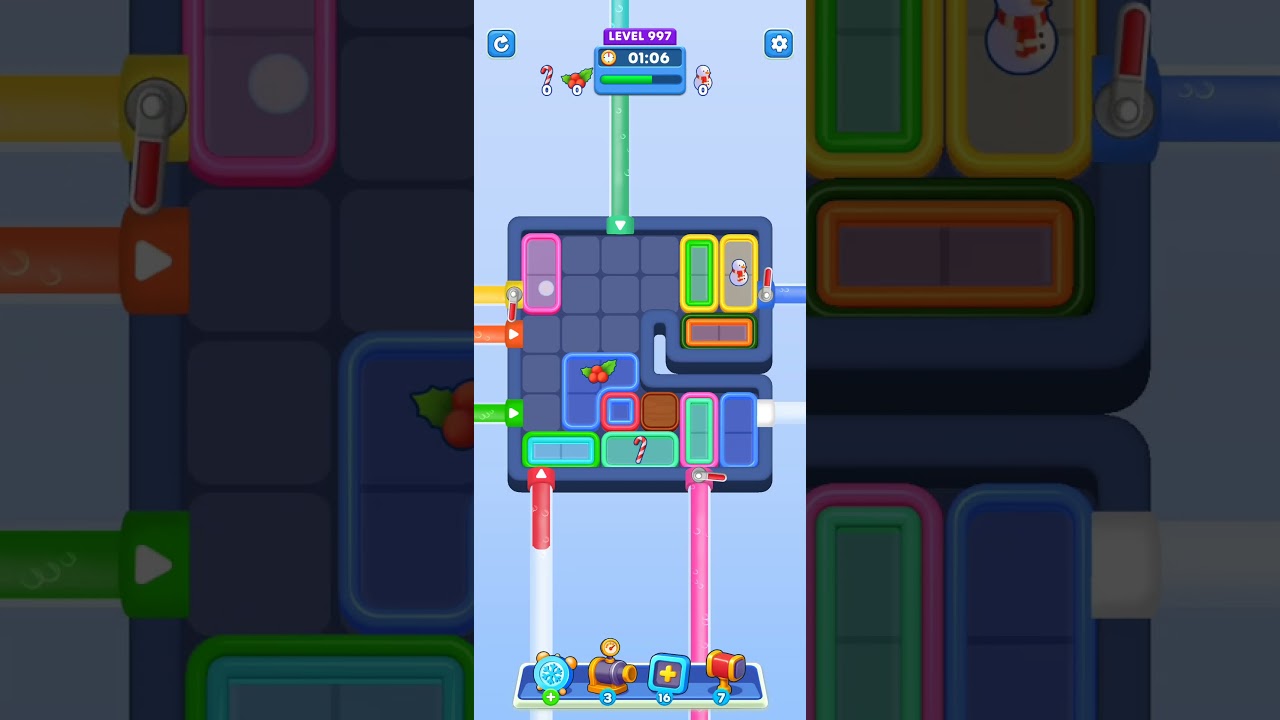Tap the clock icon beside the timer

608,58
